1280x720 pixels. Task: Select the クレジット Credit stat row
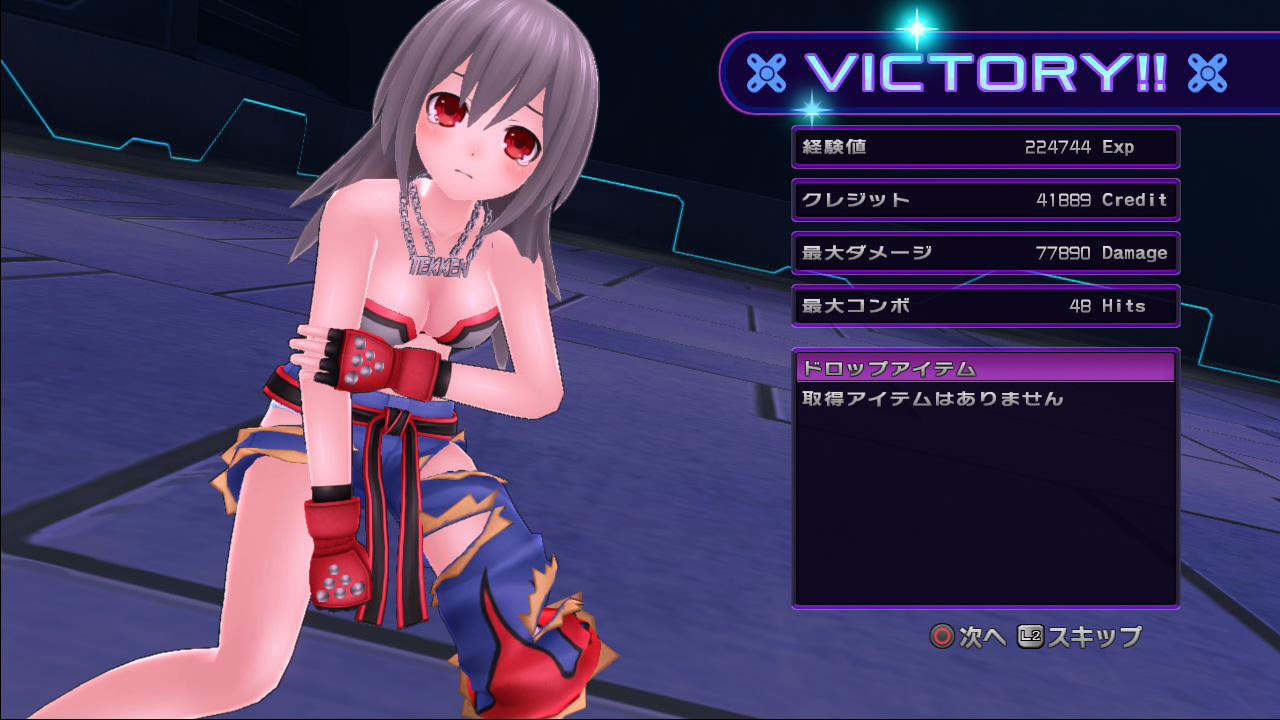(985, 199)
